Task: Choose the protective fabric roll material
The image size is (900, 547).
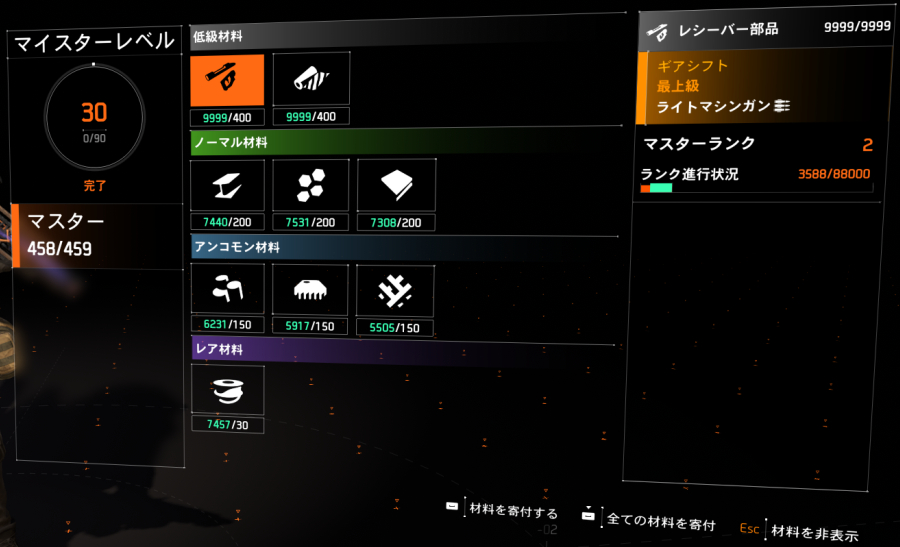Action: (311, 79)
